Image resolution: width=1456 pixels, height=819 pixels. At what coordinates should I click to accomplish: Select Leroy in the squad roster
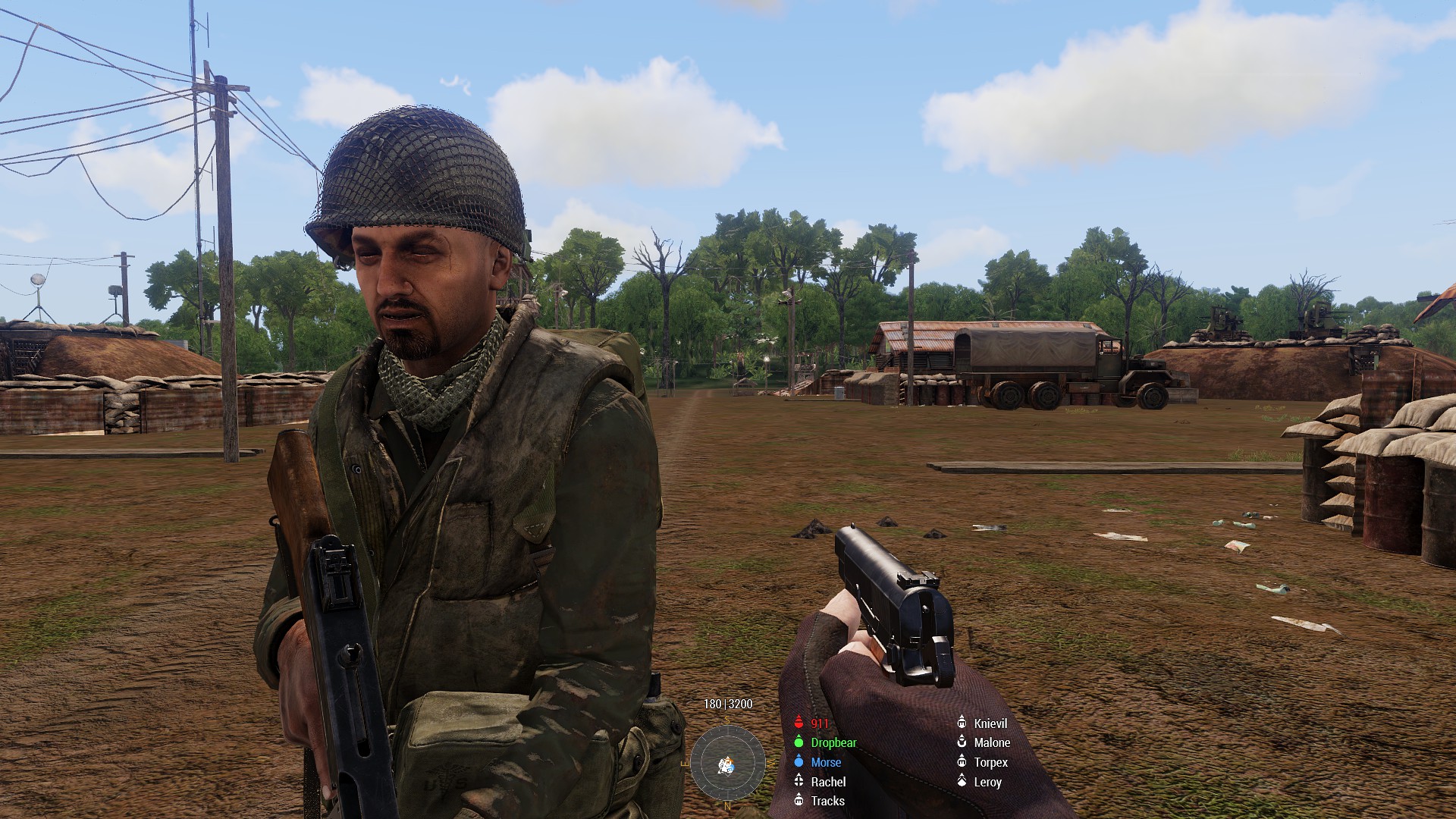(x=987, y=782)
